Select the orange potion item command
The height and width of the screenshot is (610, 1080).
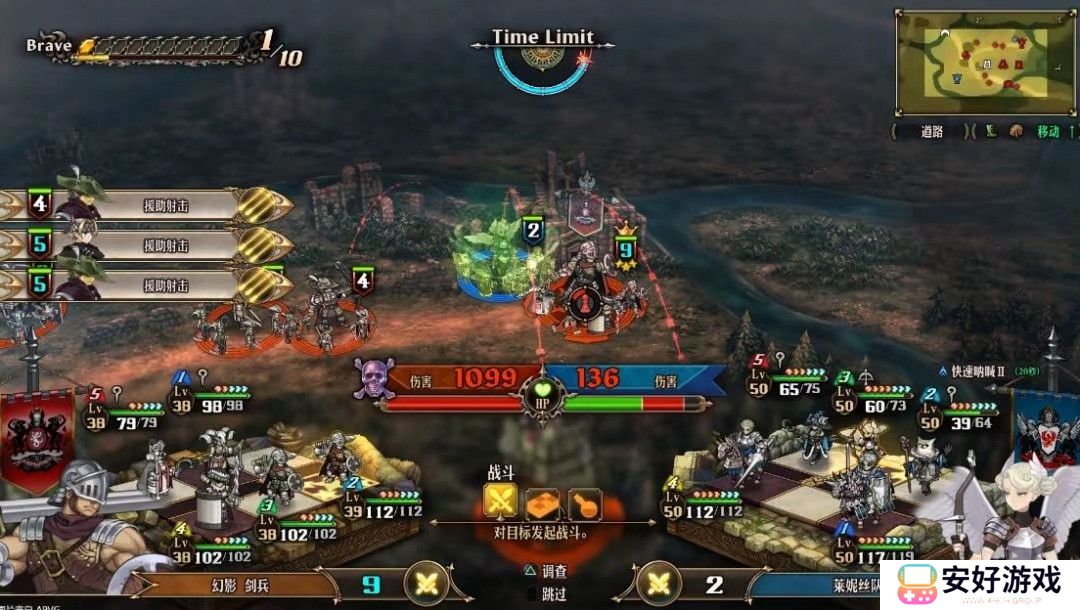(584, 503)
